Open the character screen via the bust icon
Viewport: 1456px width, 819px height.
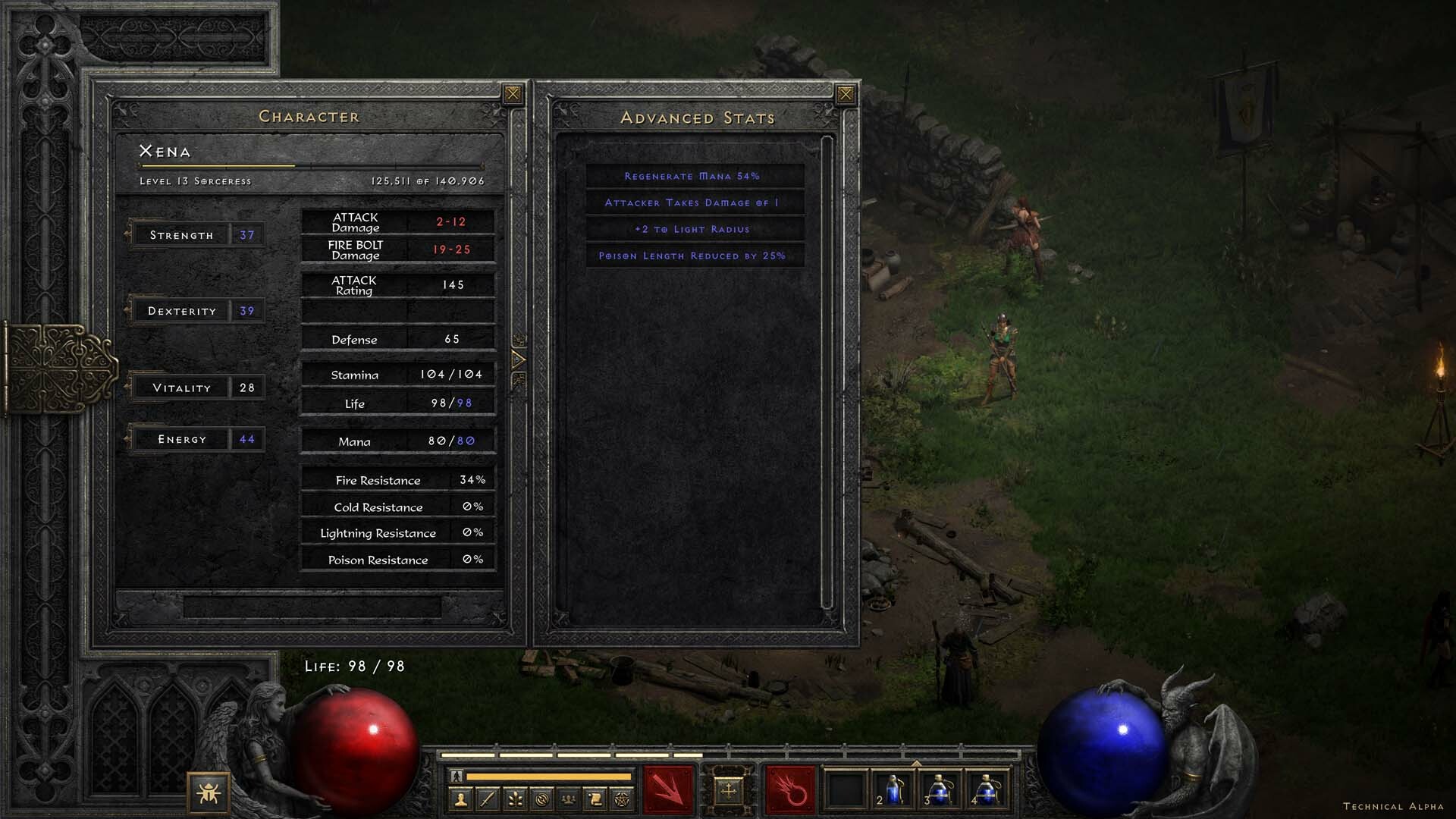(x=460, y=800)
